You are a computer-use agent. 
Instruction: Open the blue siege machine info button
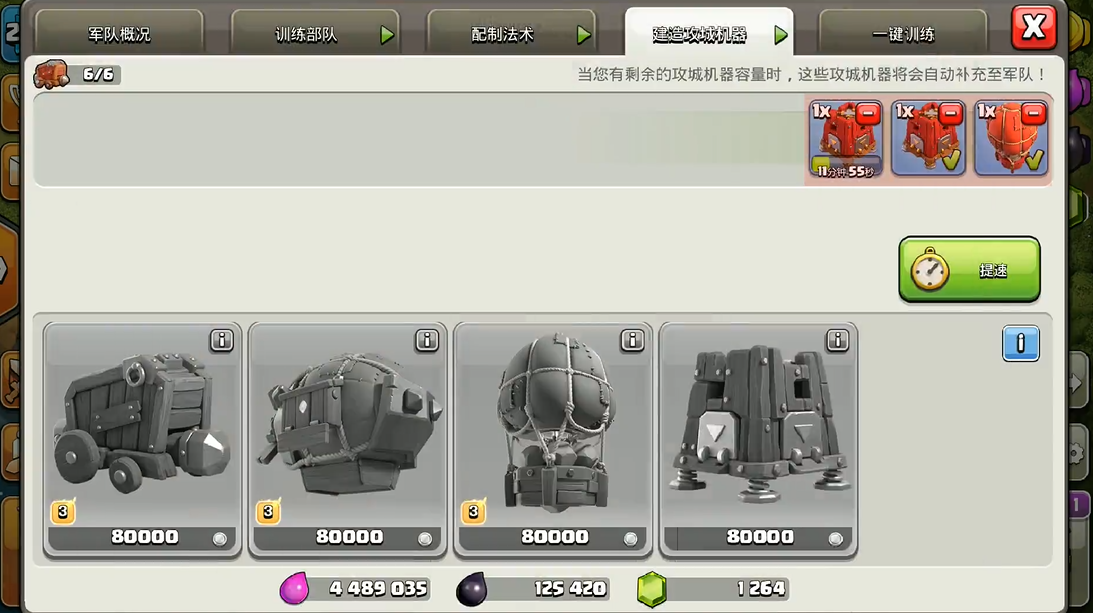[1020, 344]
